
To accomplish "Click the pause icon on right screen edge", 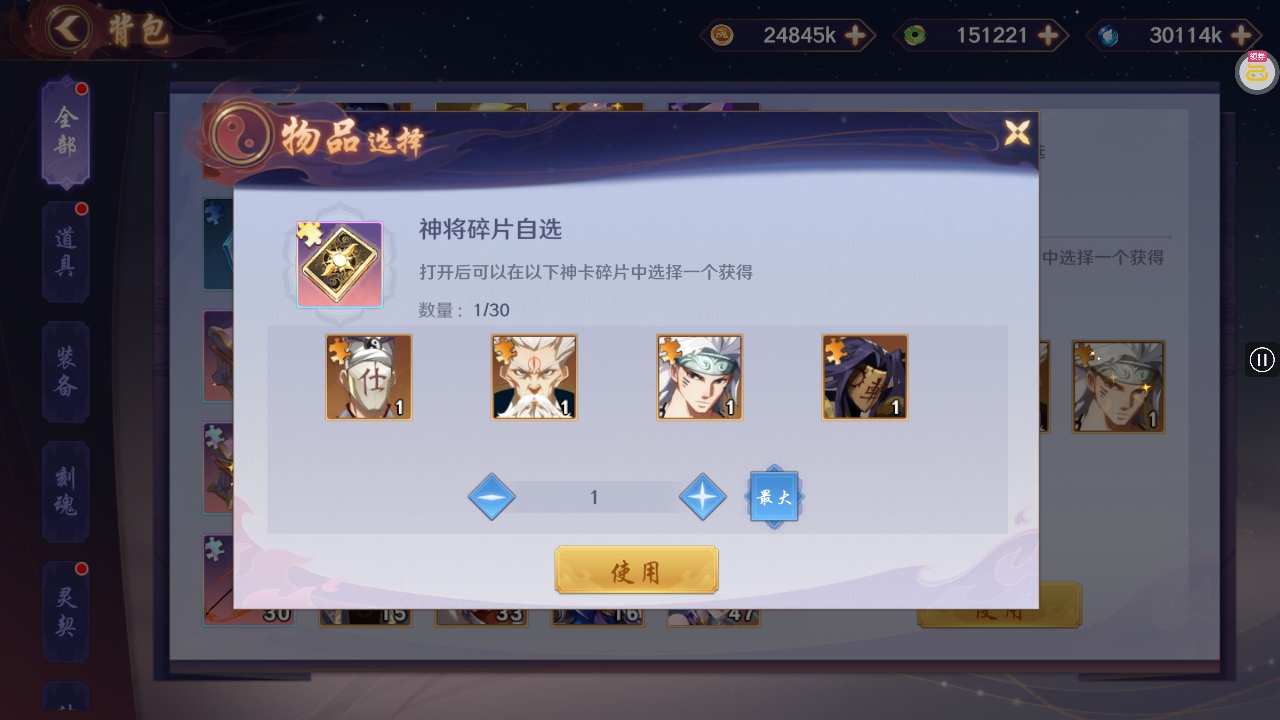I will click(x=1261, y=360).
